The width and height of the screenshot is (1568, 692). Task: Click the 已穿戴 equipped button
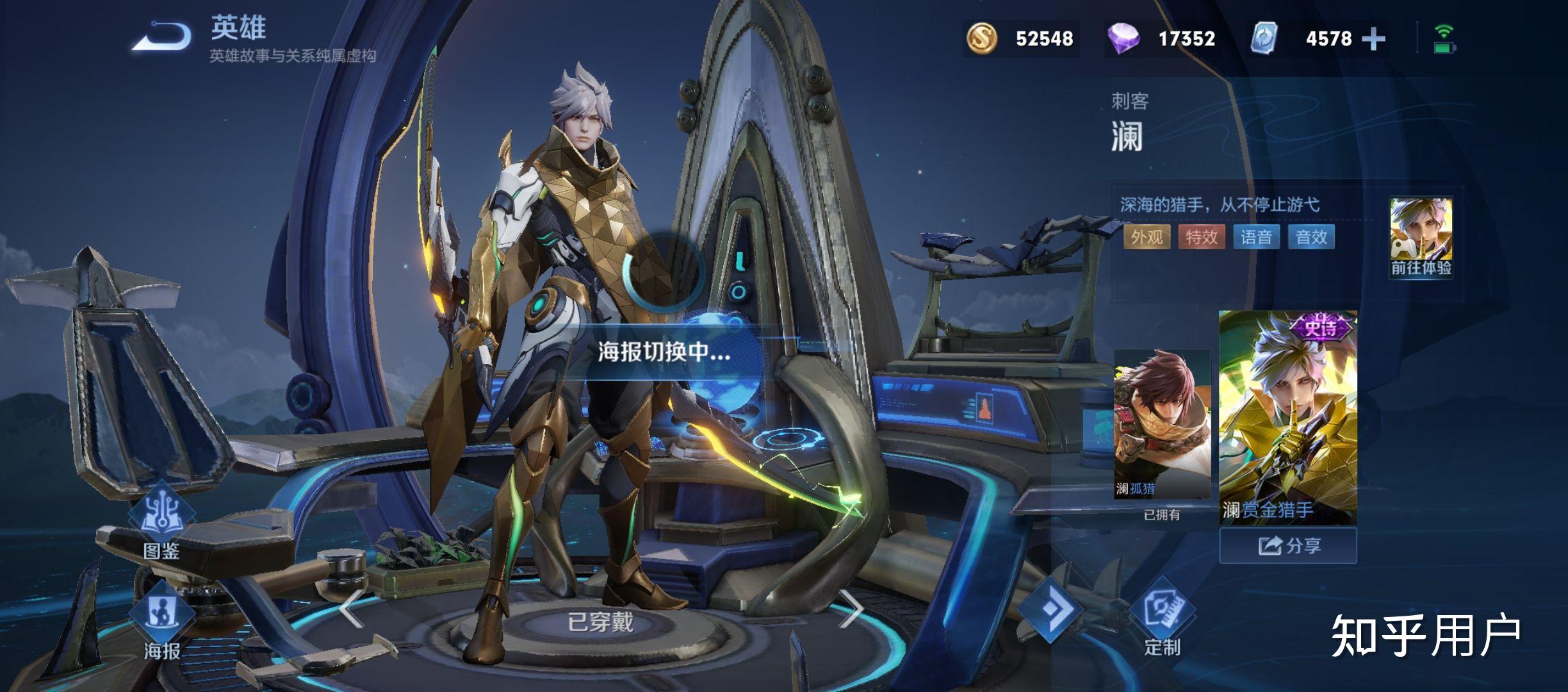(x=600, y=622)
